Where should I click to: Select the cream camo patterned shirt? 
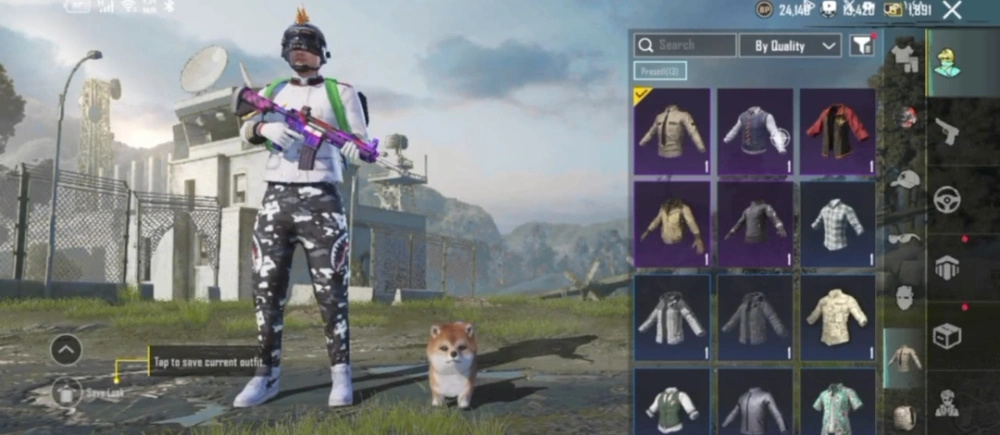837,317
